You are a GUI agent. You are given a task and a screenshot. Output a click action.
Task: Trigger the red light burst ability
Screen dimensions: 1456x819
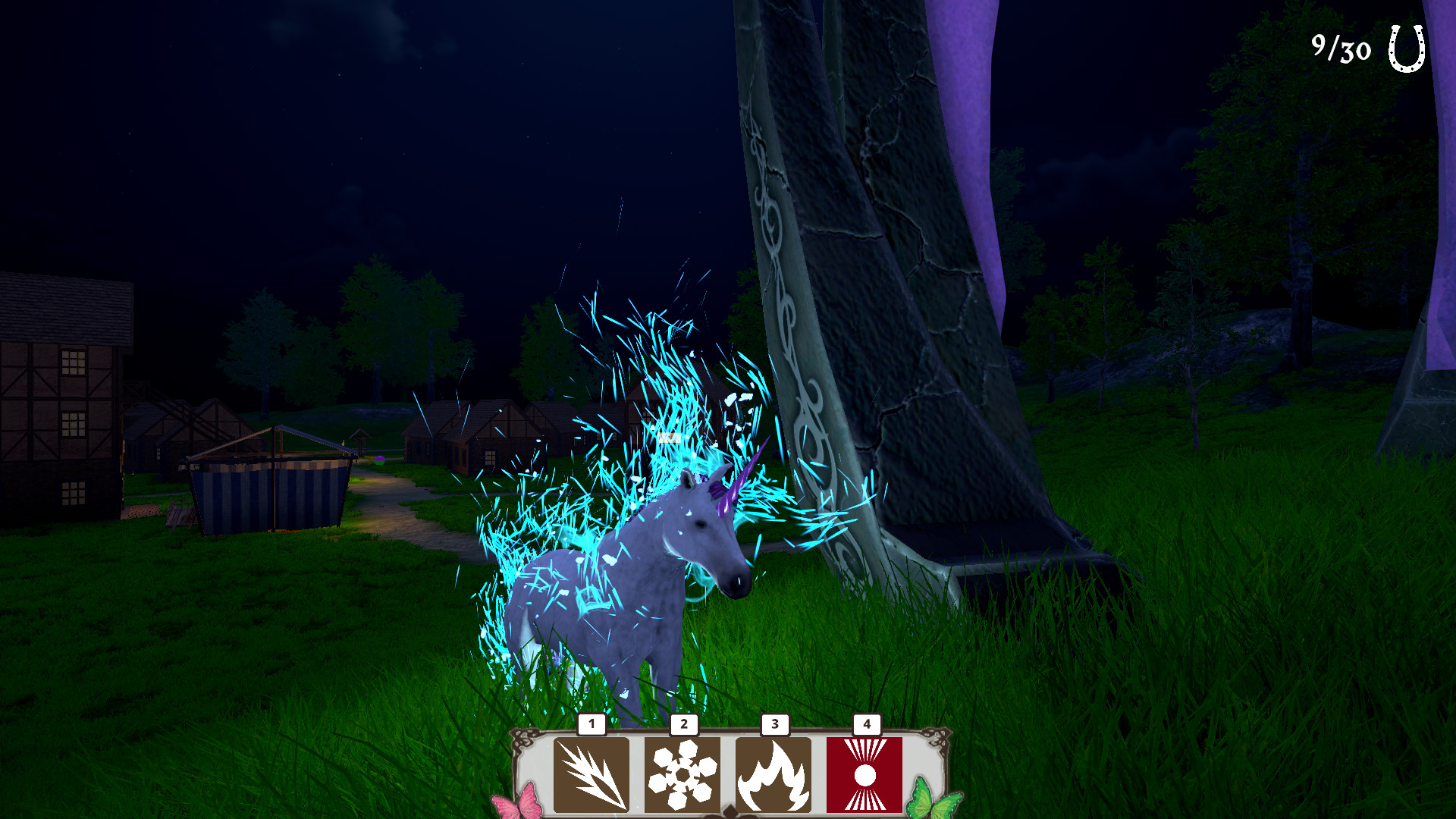click(x=864, y=774)
